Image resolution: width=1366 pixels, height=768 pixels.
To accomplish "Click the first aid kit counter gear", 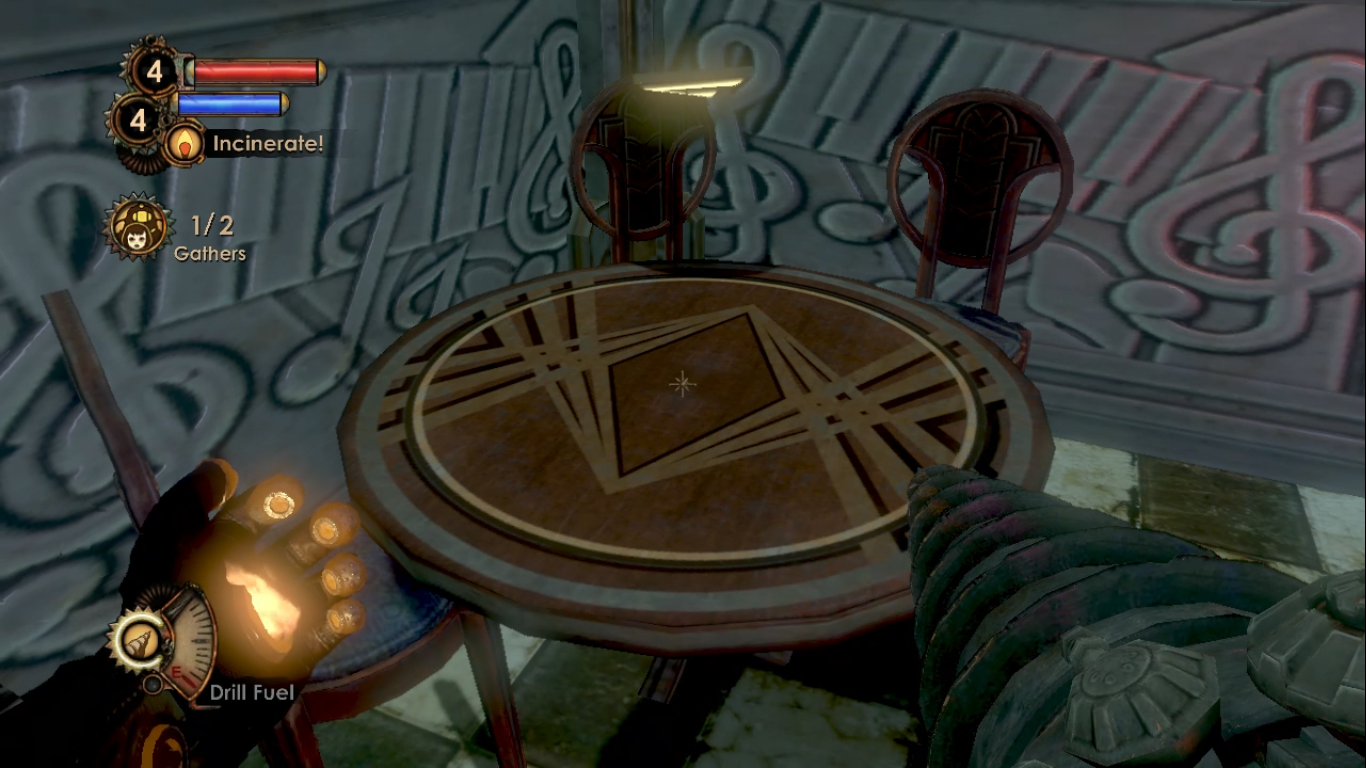I will (x=153, y=71).
